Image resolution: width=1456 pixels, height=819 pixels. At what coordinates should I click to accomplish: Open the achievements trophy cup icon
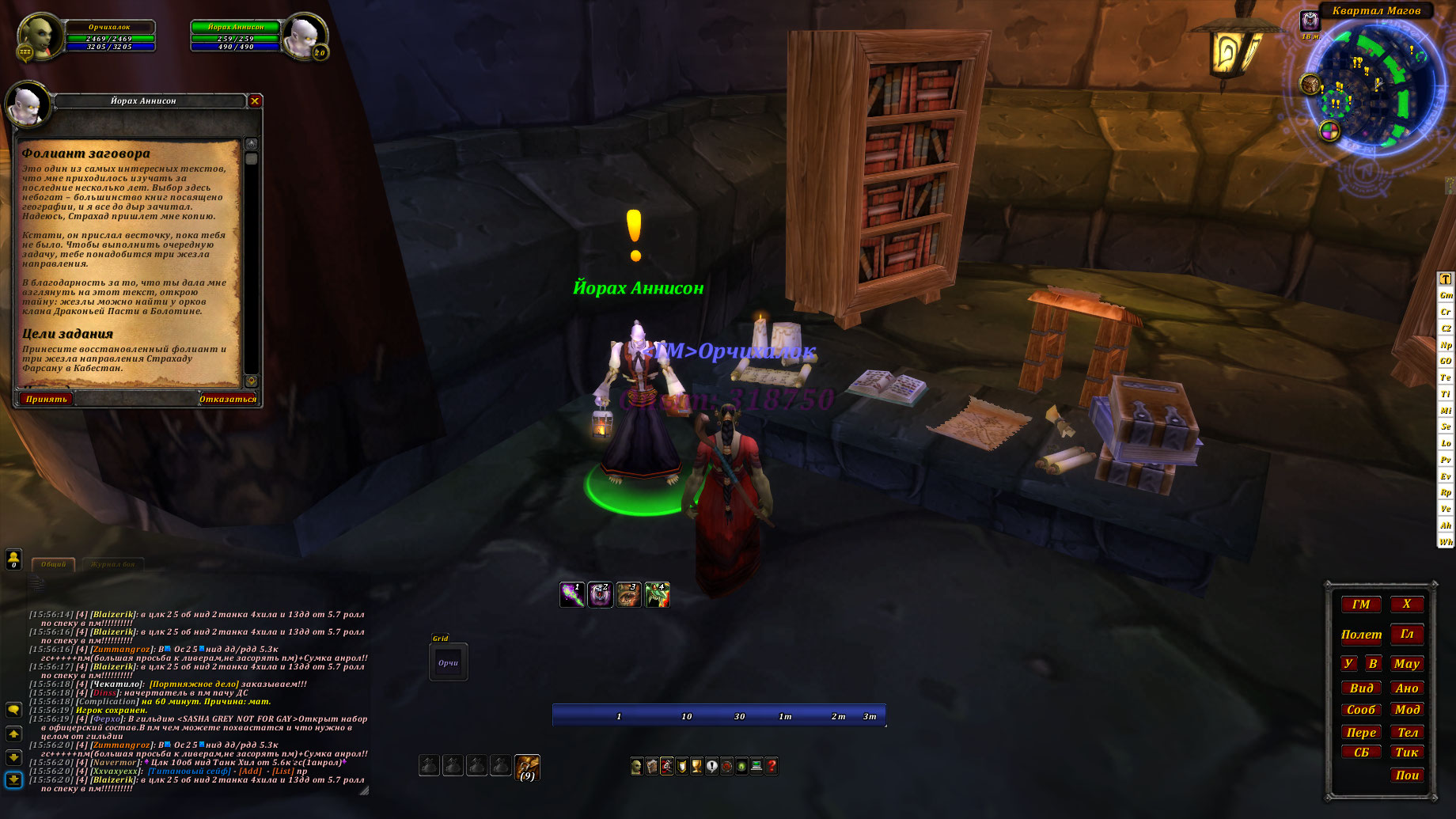[696, 766]
